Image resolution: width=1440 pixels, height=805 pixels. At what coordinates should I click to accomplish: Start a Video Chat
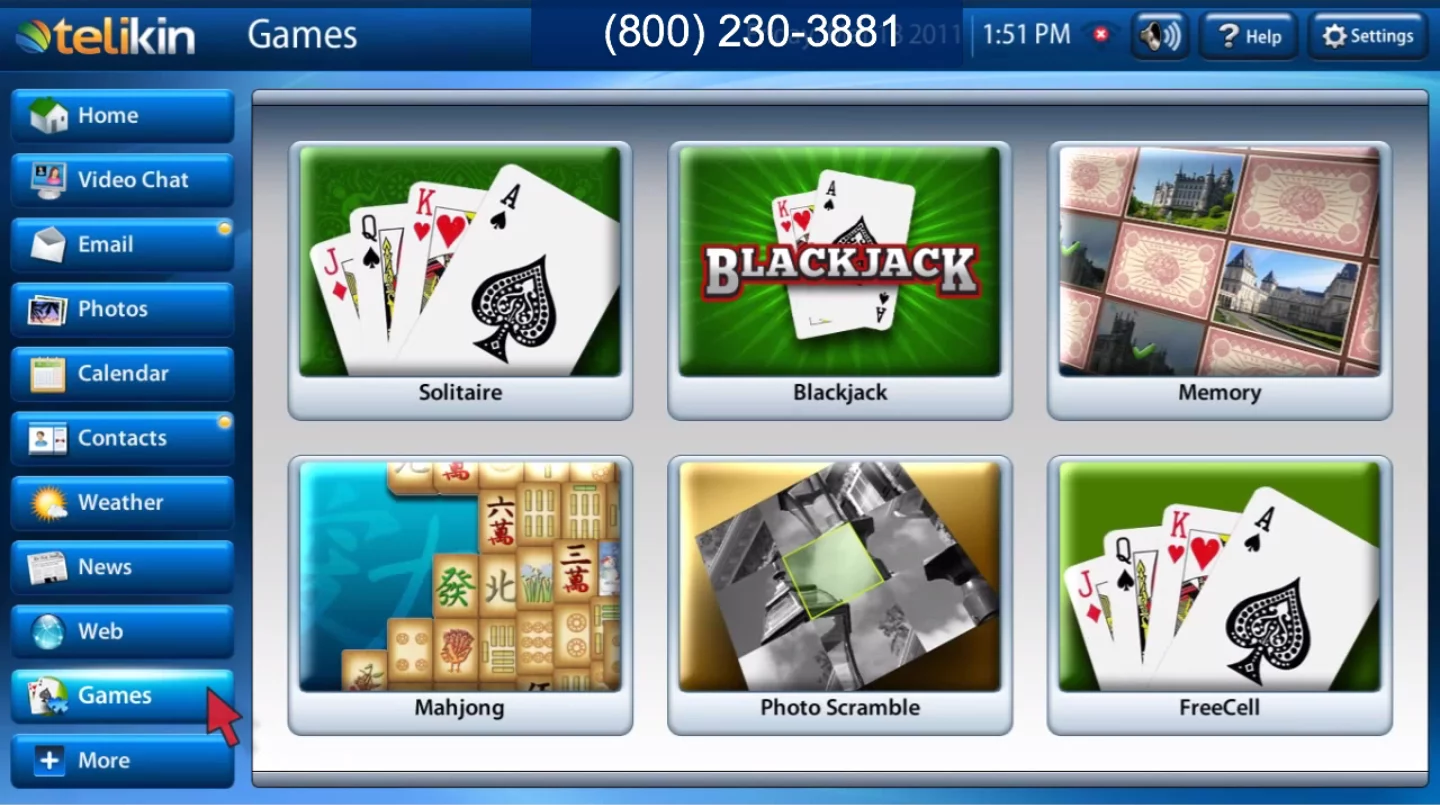pyautogui.click(x=120, y=180)
